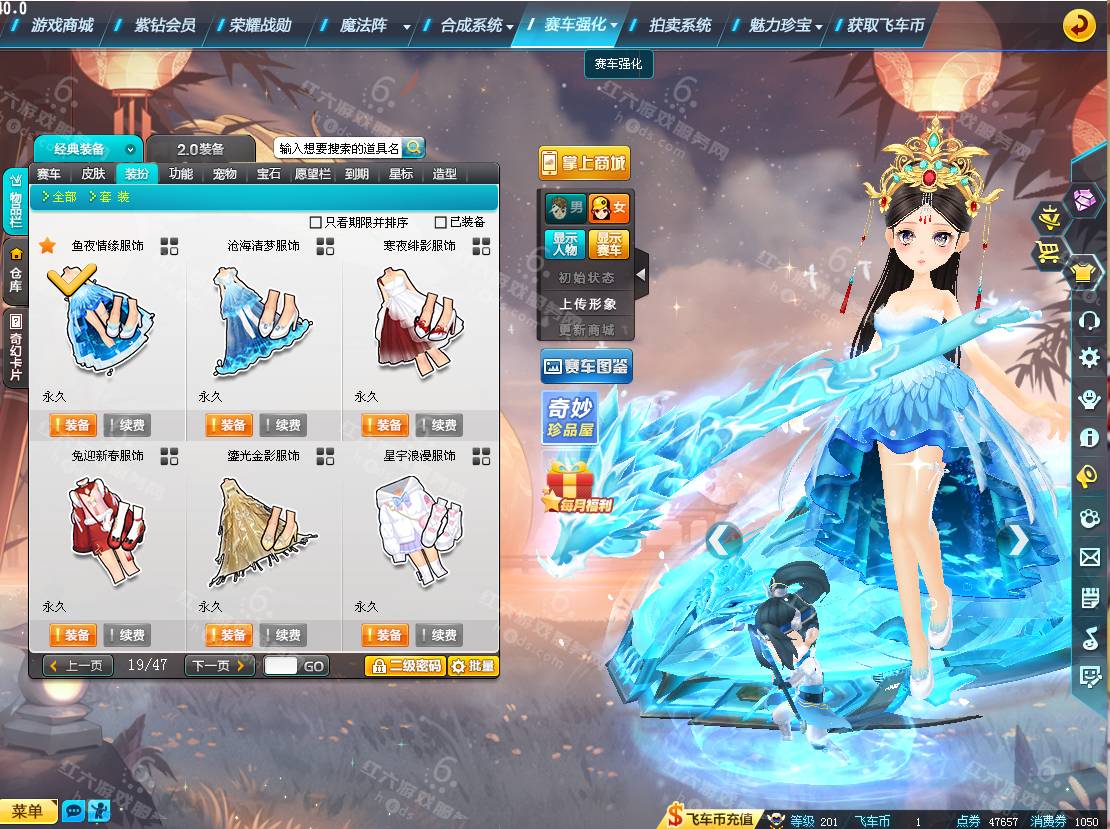
Task: Open the 掌上商城 mobile shop
Action: [584, 163]
